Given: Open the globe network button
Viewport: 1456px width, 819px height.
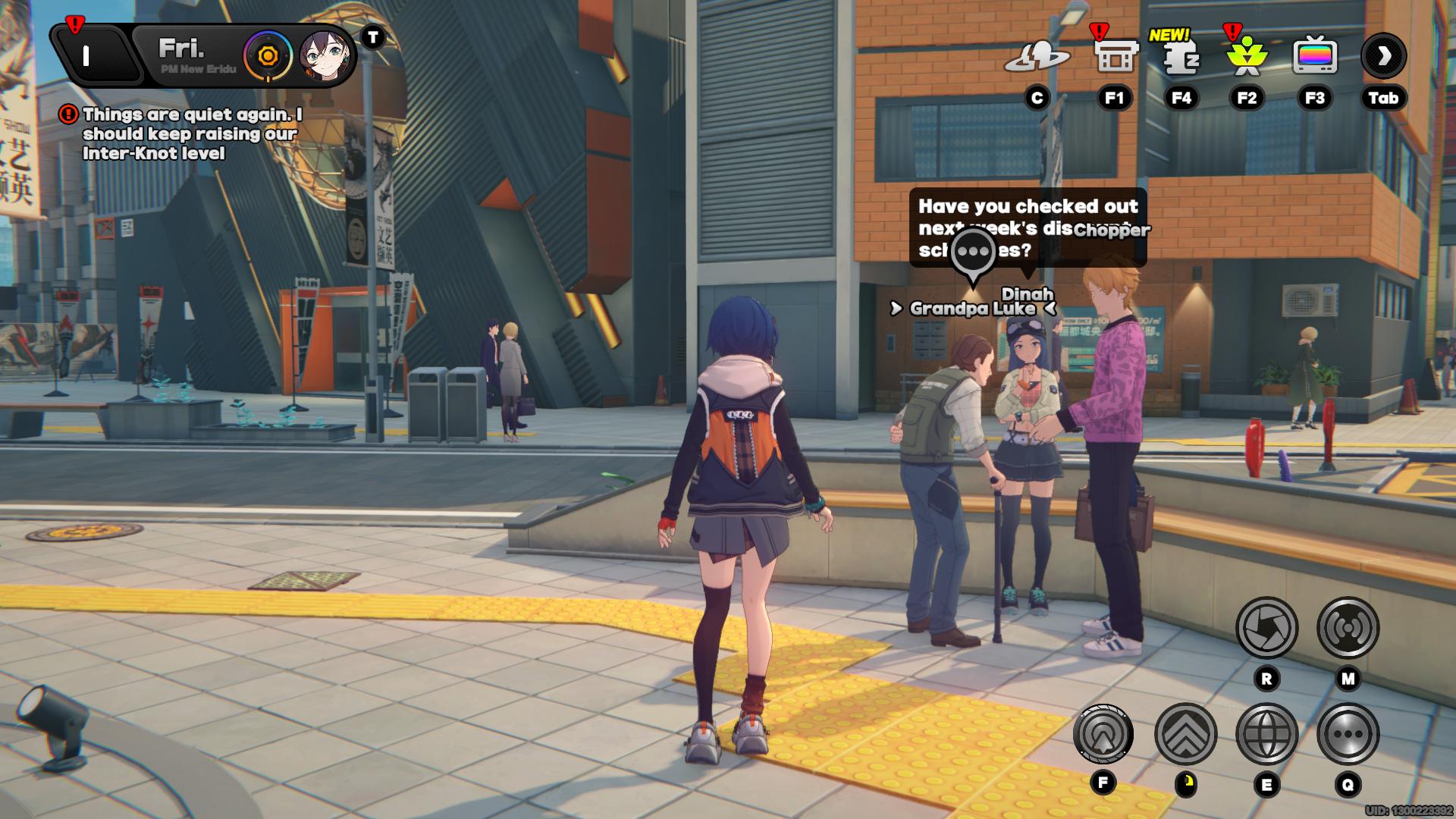Looking at the screenshot, I should tap(1266, 734).
